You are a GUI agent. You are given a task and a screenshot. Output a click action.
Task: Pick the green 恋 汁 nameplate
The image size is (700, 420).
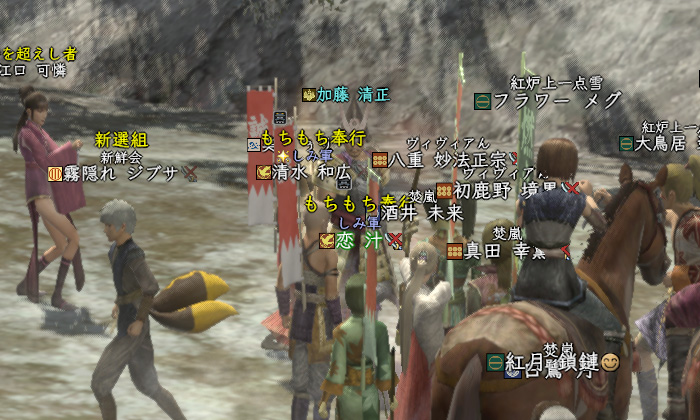[358, 240]
